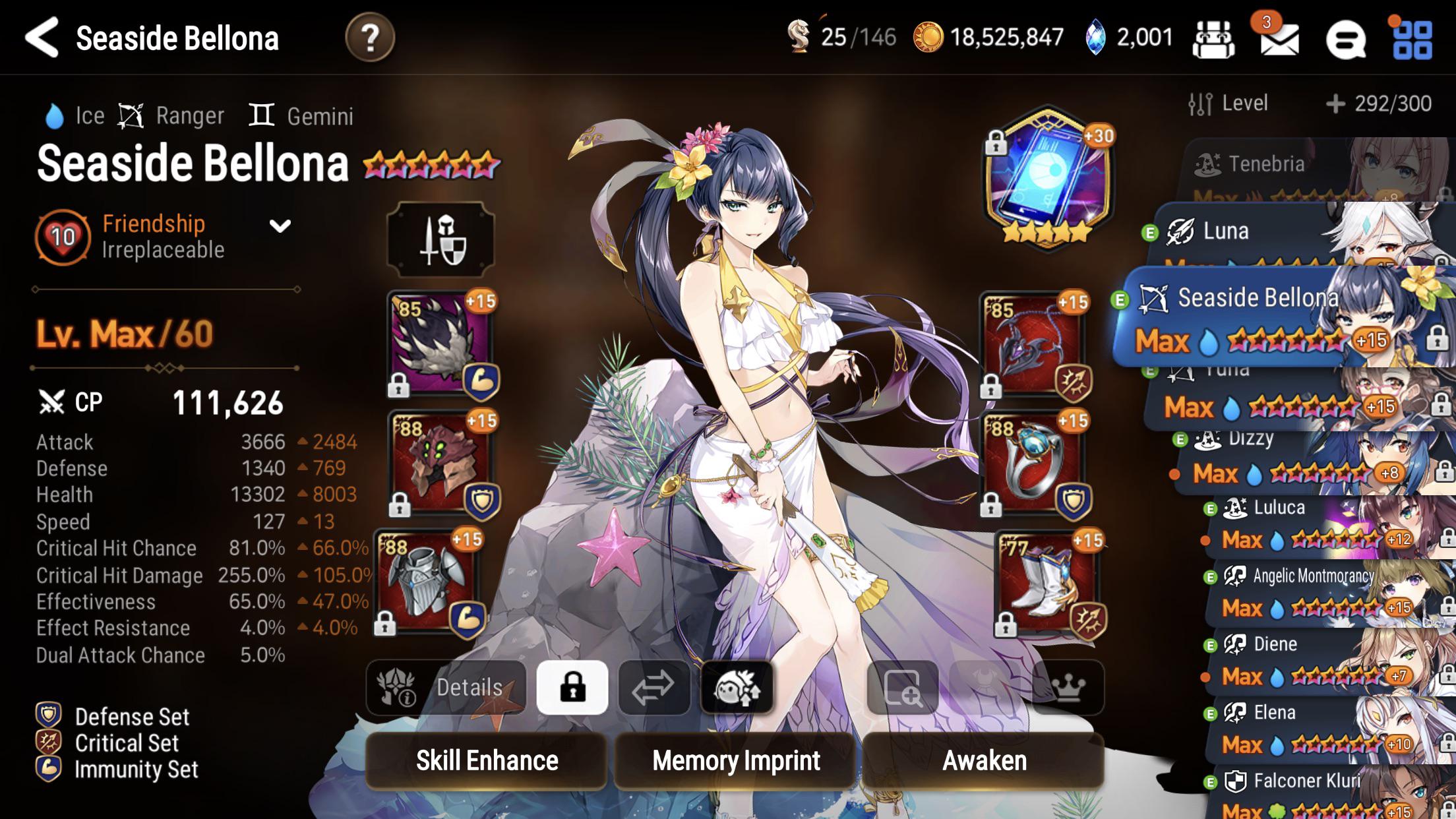Open the mail inbox envelope icon

click(1279, 40)
